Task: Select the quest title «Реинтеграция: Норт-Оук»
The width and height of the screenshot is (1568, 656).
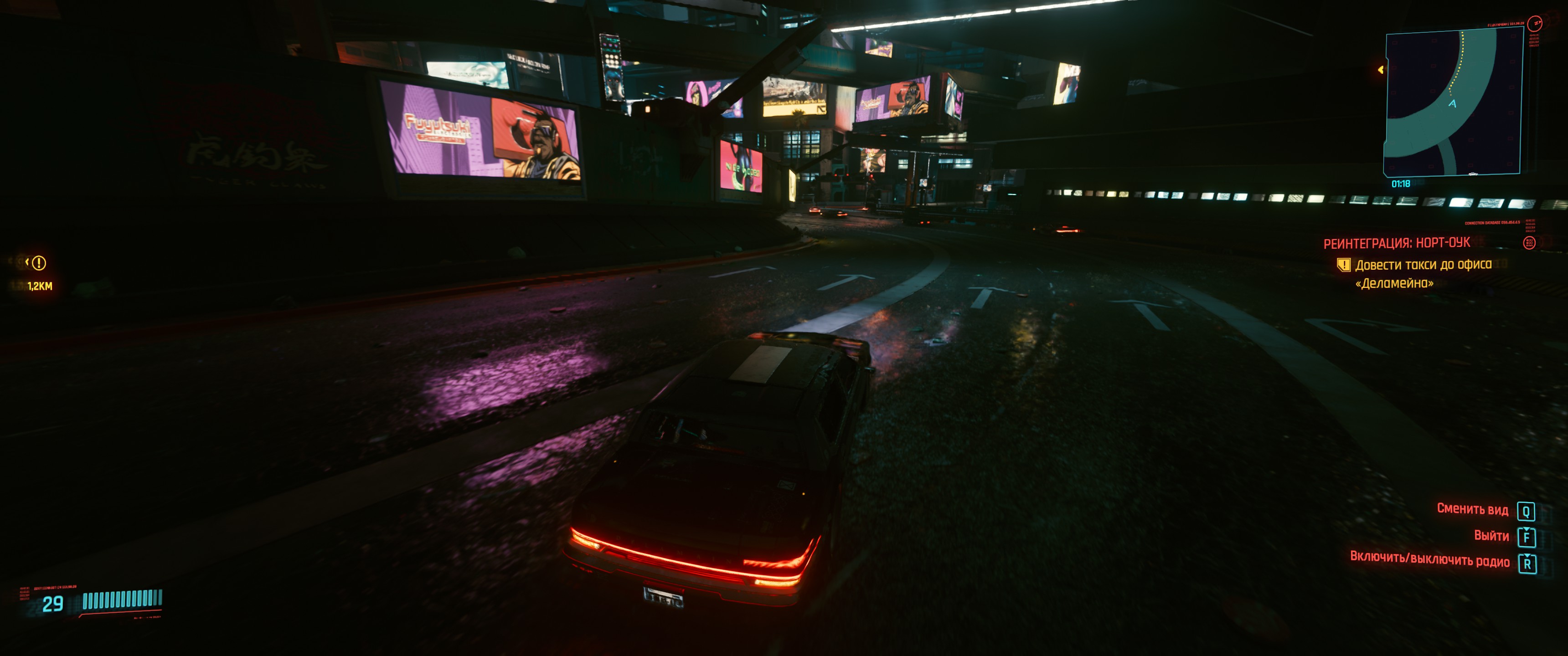Action: (1396, 243)
